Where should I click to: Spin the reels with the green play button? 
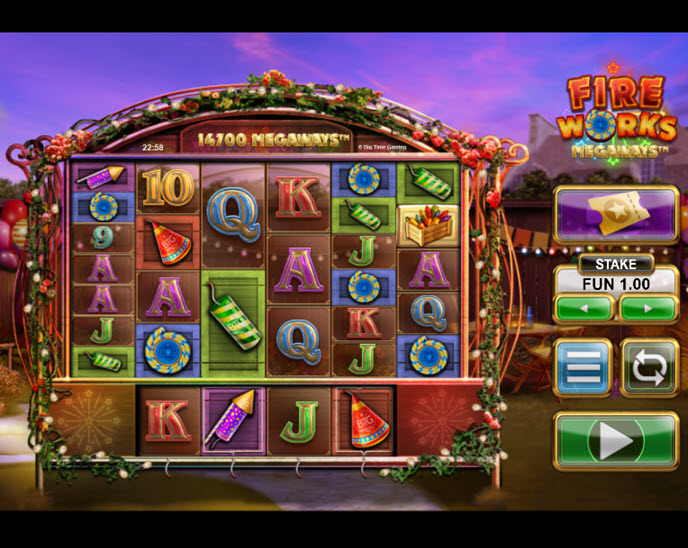click(x=615, y=440)
